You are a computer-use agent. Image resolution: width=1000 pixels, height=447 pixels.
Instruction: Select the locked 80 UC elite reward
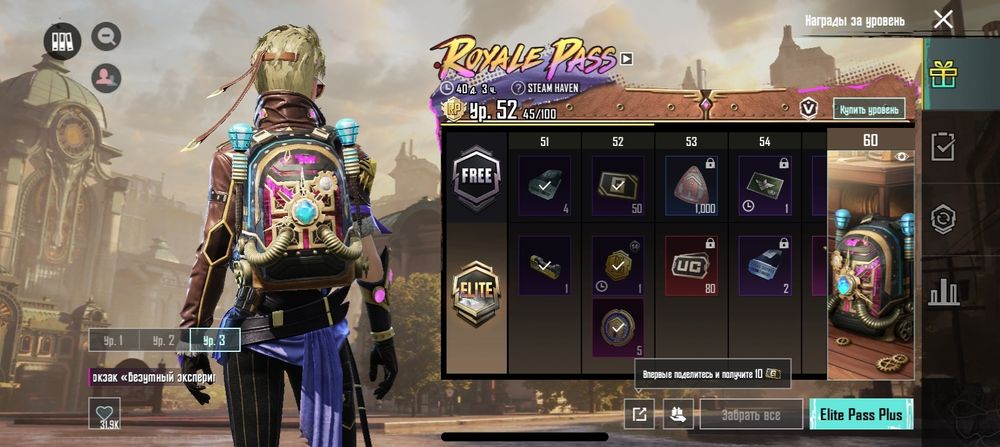click(x=691, y=266)
